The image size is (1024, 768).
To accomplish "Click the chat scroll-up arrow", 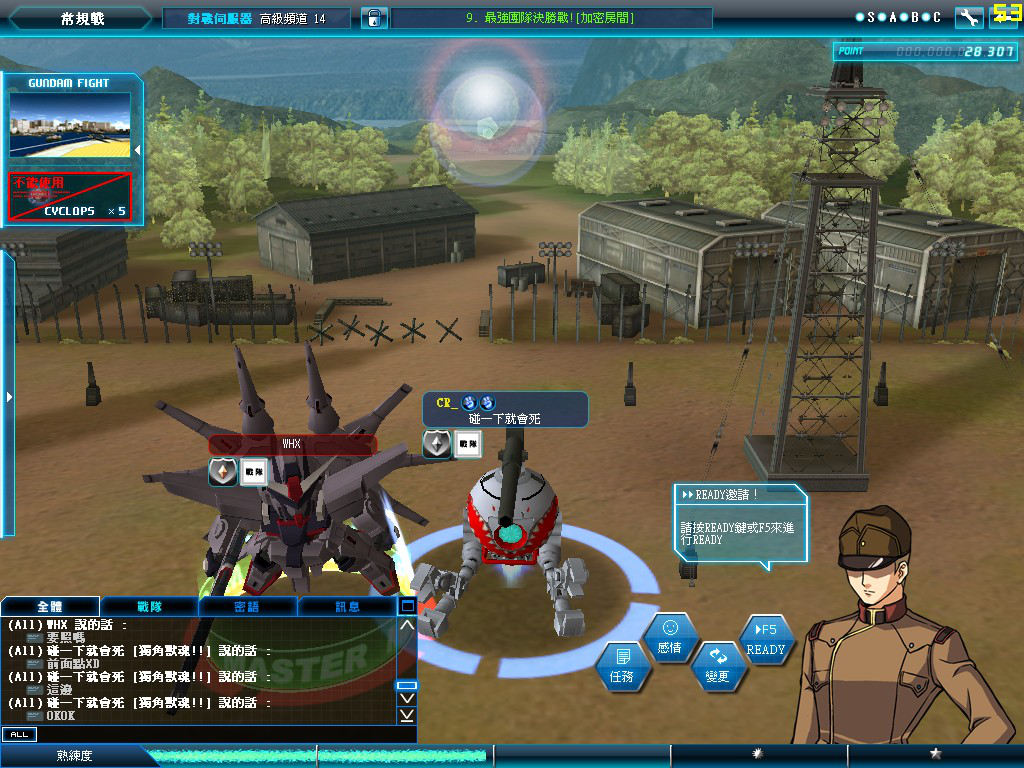I will tap(407, 626).
